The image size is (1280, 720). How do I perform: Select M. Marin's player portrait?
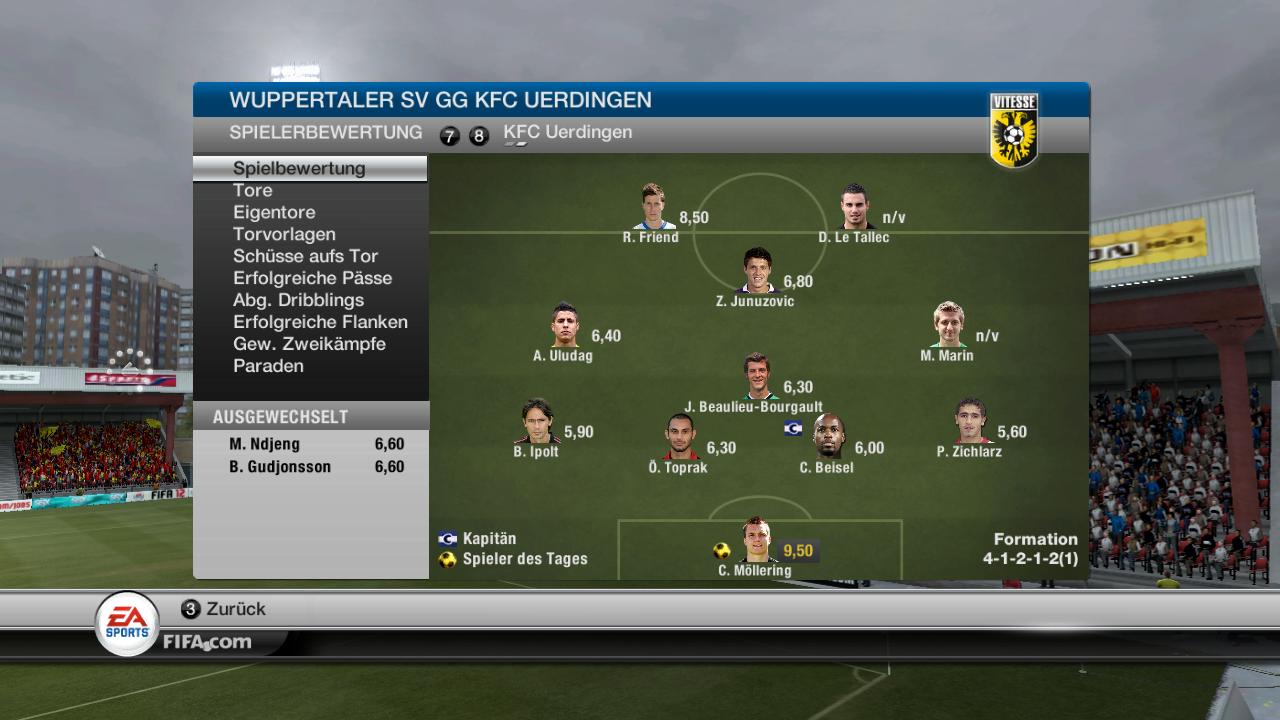947,326
